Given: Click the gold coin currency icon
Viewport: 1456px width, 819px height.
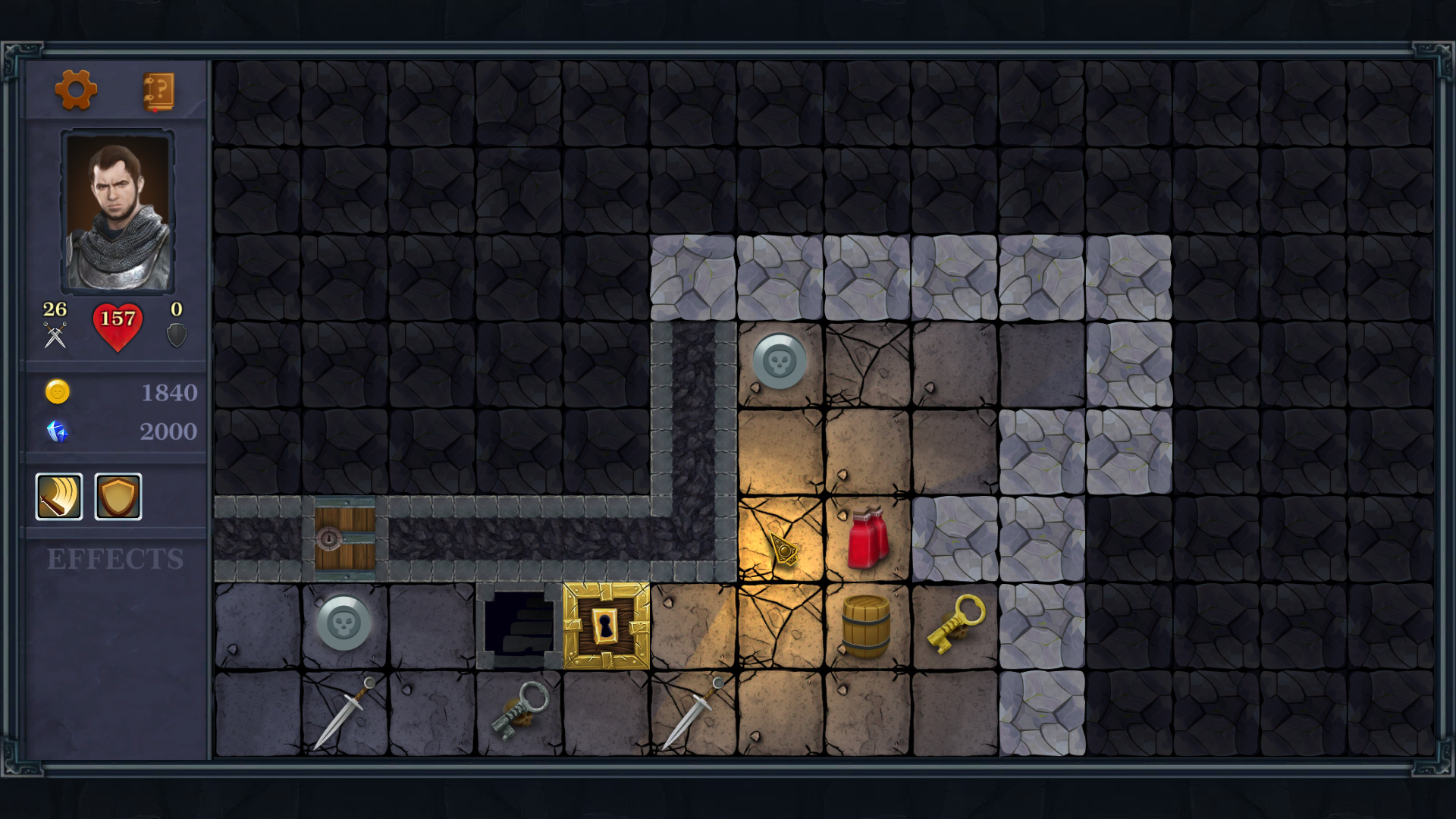Looking at the screenshot, I should coord(58,393).
